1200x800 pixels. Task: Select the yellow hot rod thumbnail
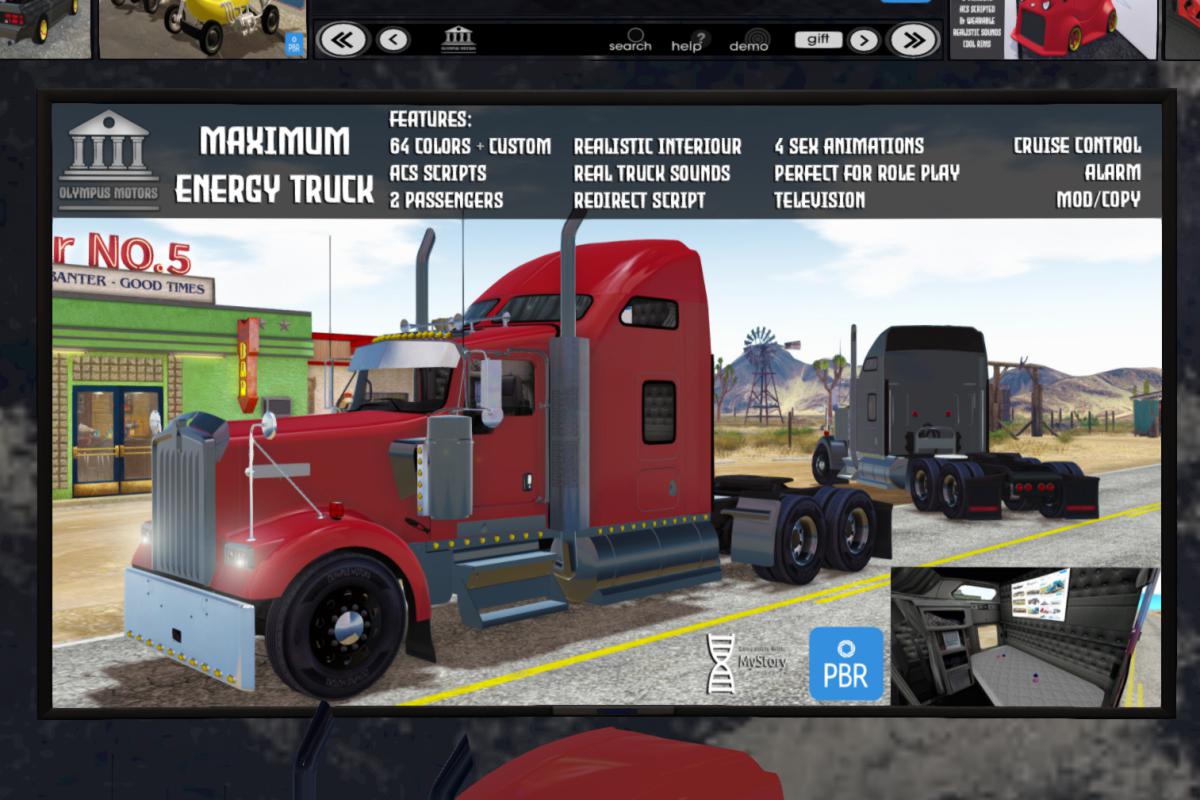(x=200, y=28)
